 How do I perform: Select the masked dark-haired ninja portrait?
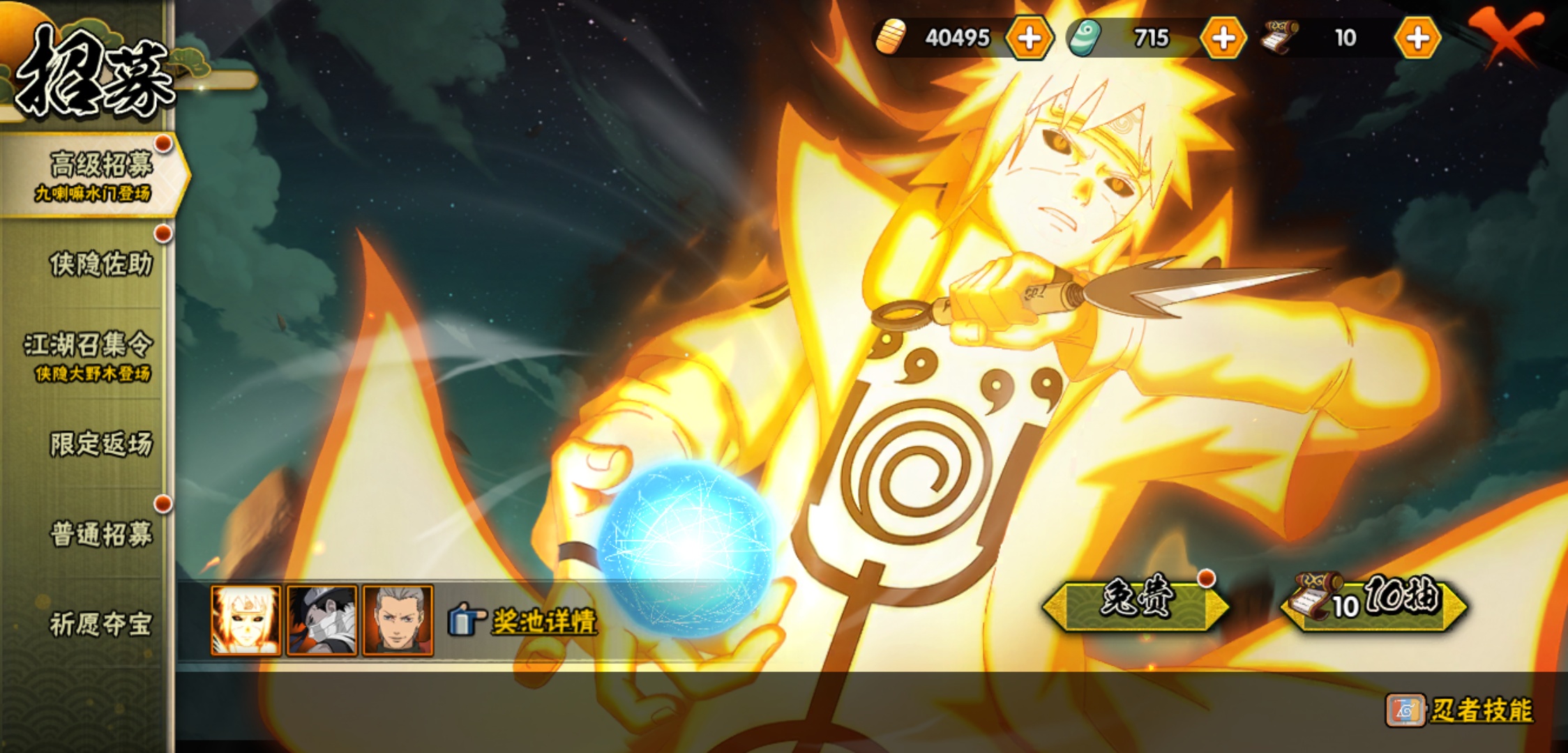pyautogui.click(x=322, y=621)
